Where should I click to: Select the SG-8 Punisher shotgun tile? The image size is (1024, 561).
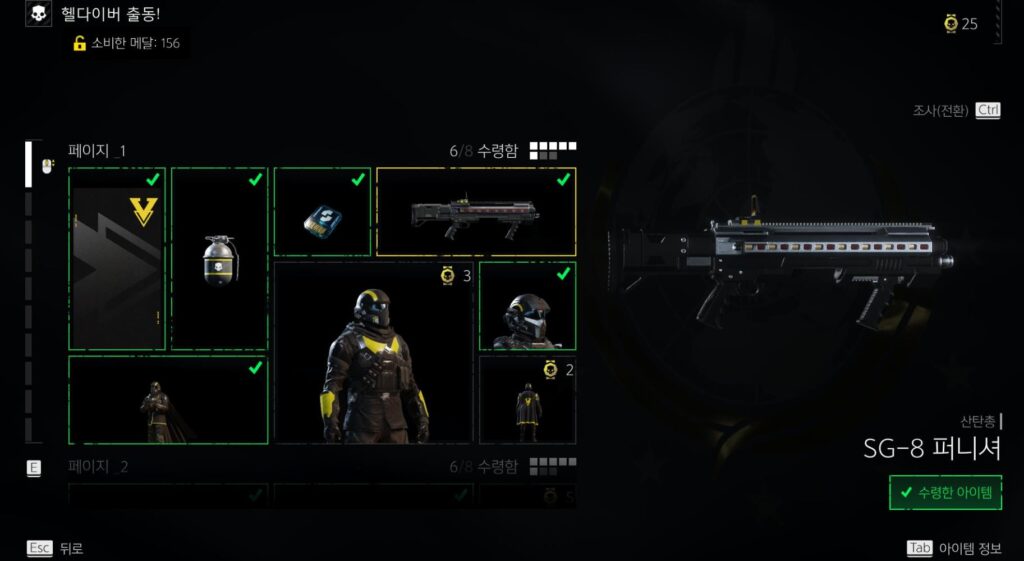point(476,212)
